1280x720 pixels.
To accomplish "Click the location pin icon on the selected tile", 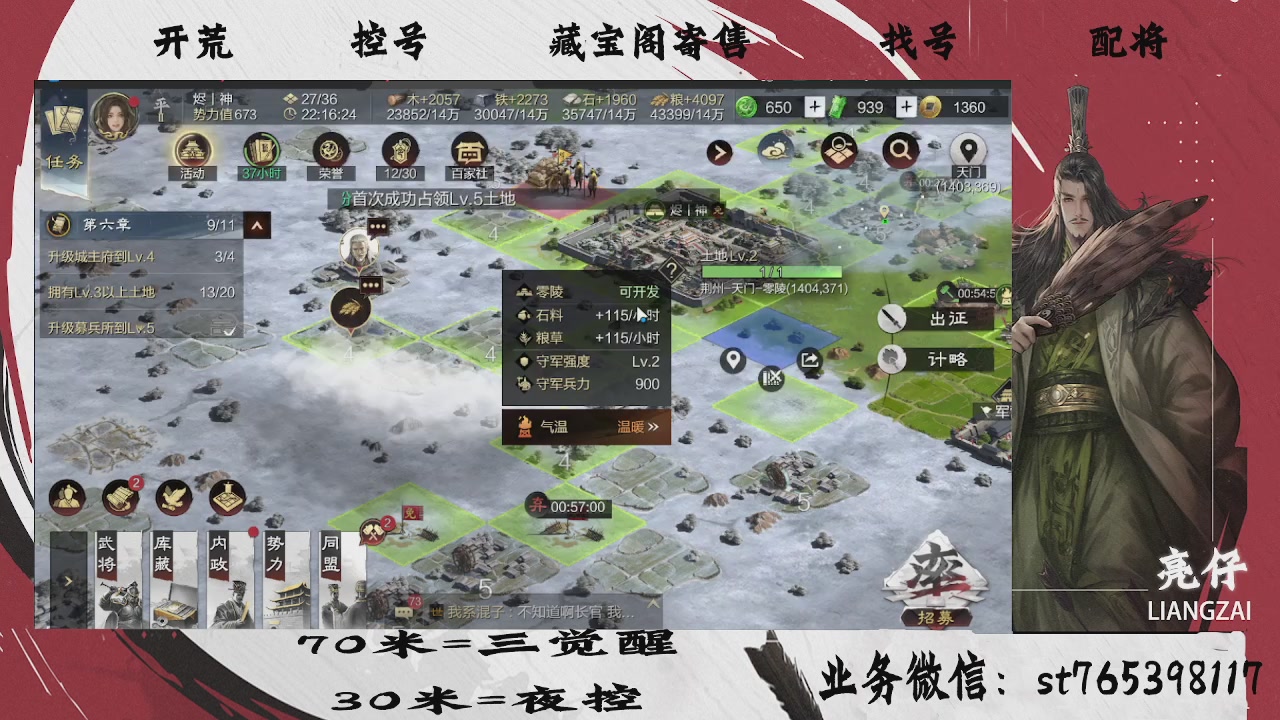I will 733,360.
